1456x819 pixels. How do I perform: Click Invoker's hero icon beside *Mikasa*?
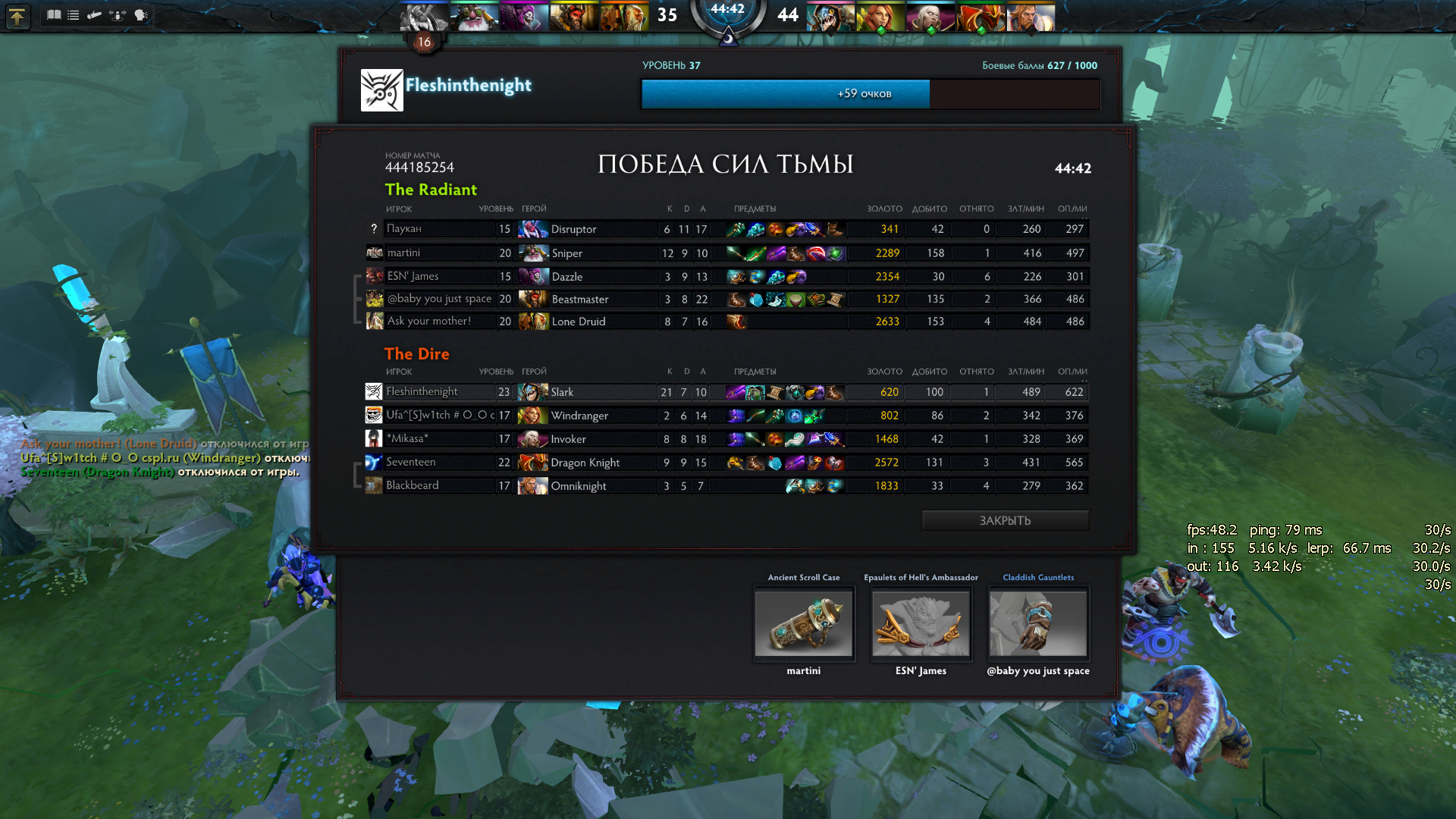tap(533, 438)
